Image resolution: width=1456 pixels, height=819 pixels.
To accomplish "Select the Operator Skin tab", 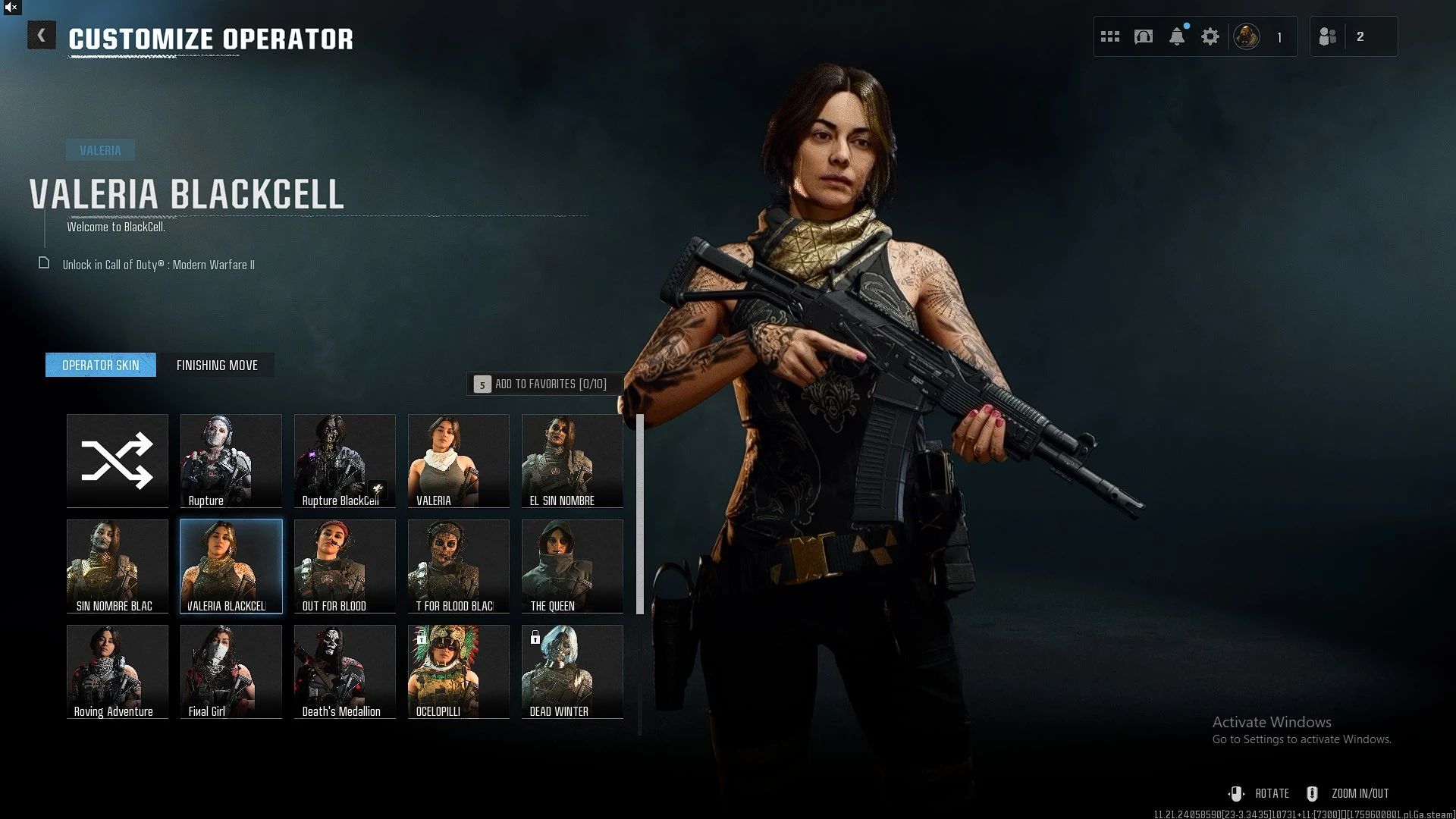I will click(x=101, y=366).
